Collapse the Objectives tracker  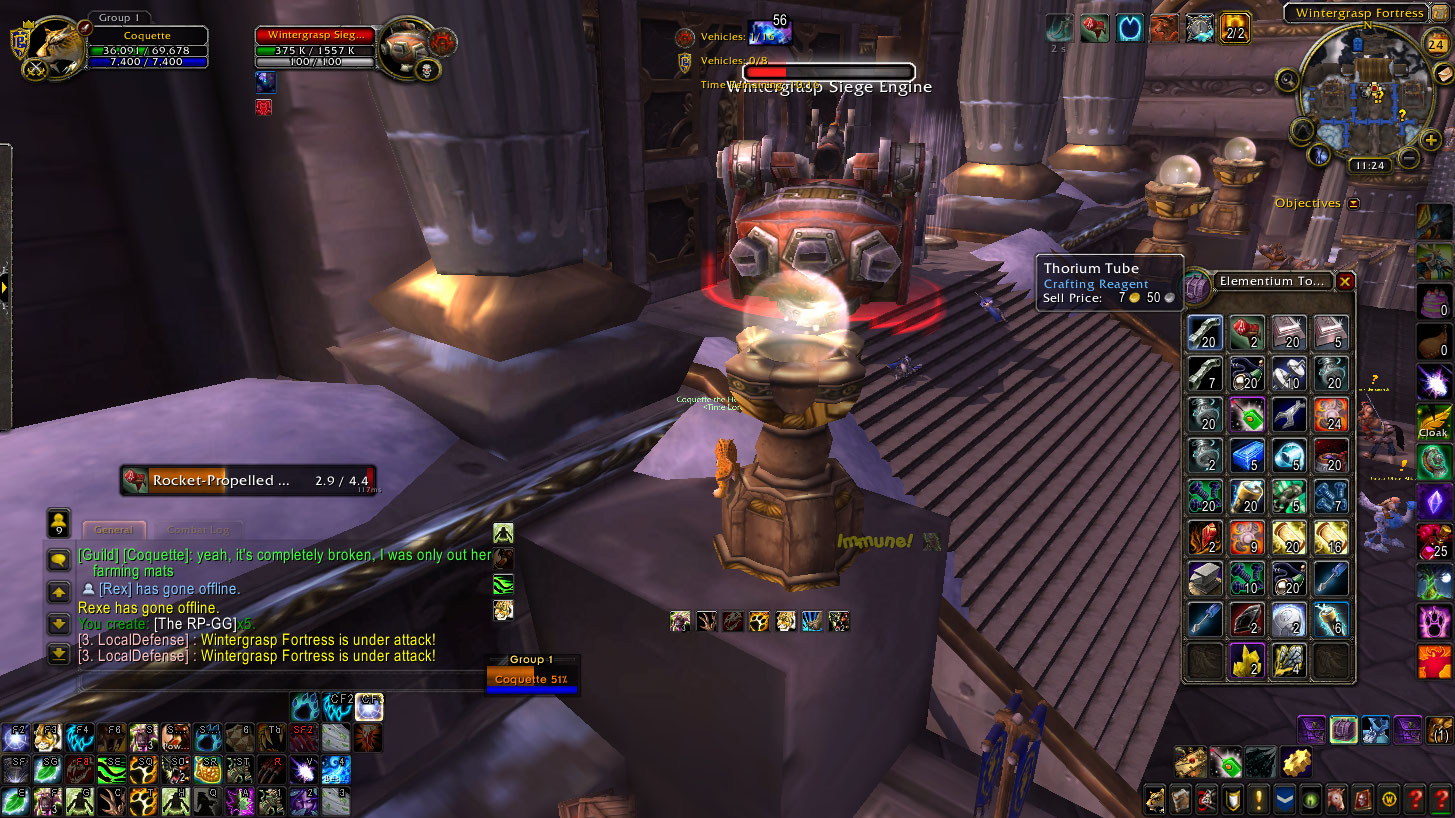click(1353, 203)
